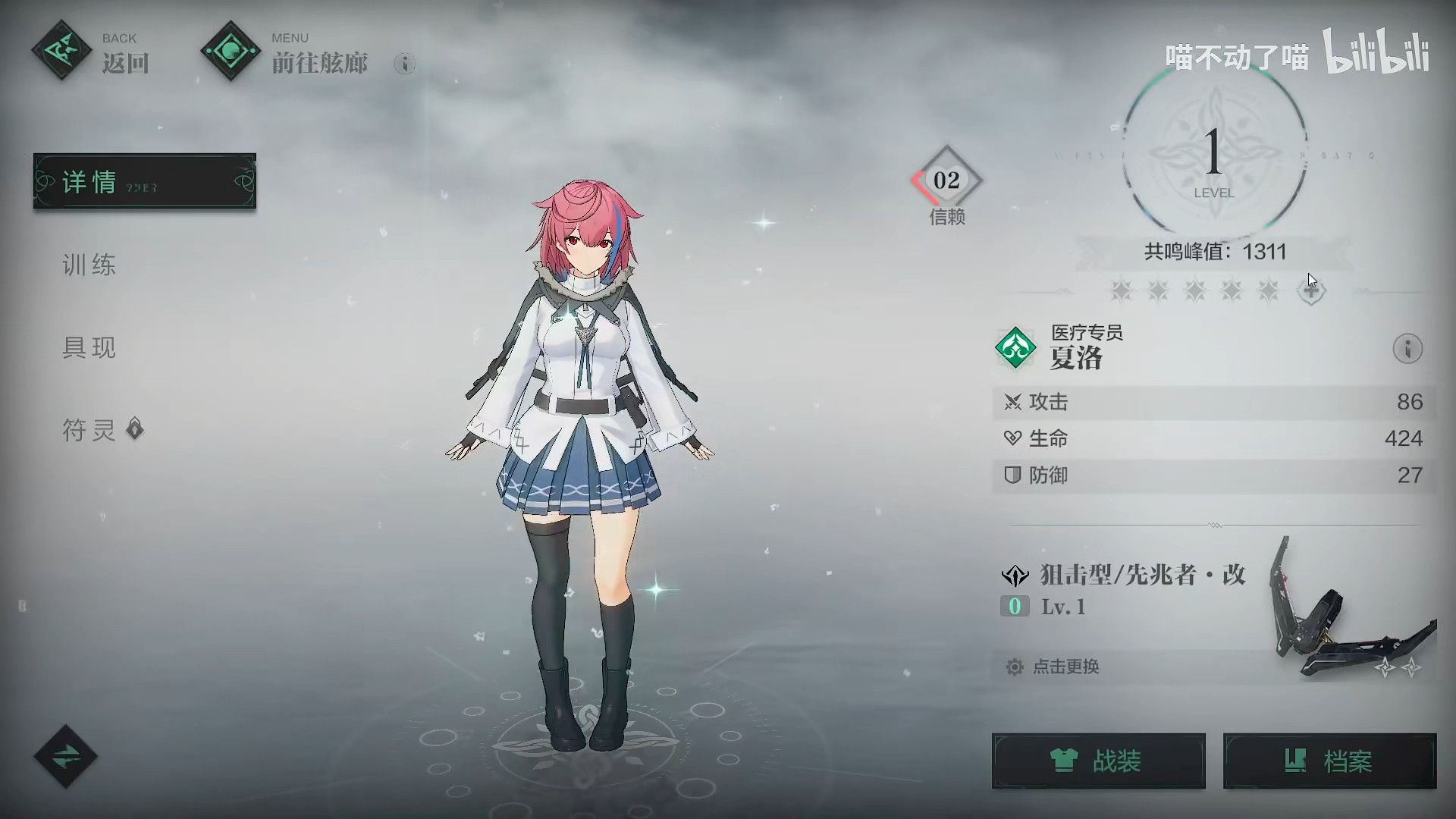The width and height of the screenshot is (1456, 819).
Task: Open the 具现 tab
Action: coord(89,347)
